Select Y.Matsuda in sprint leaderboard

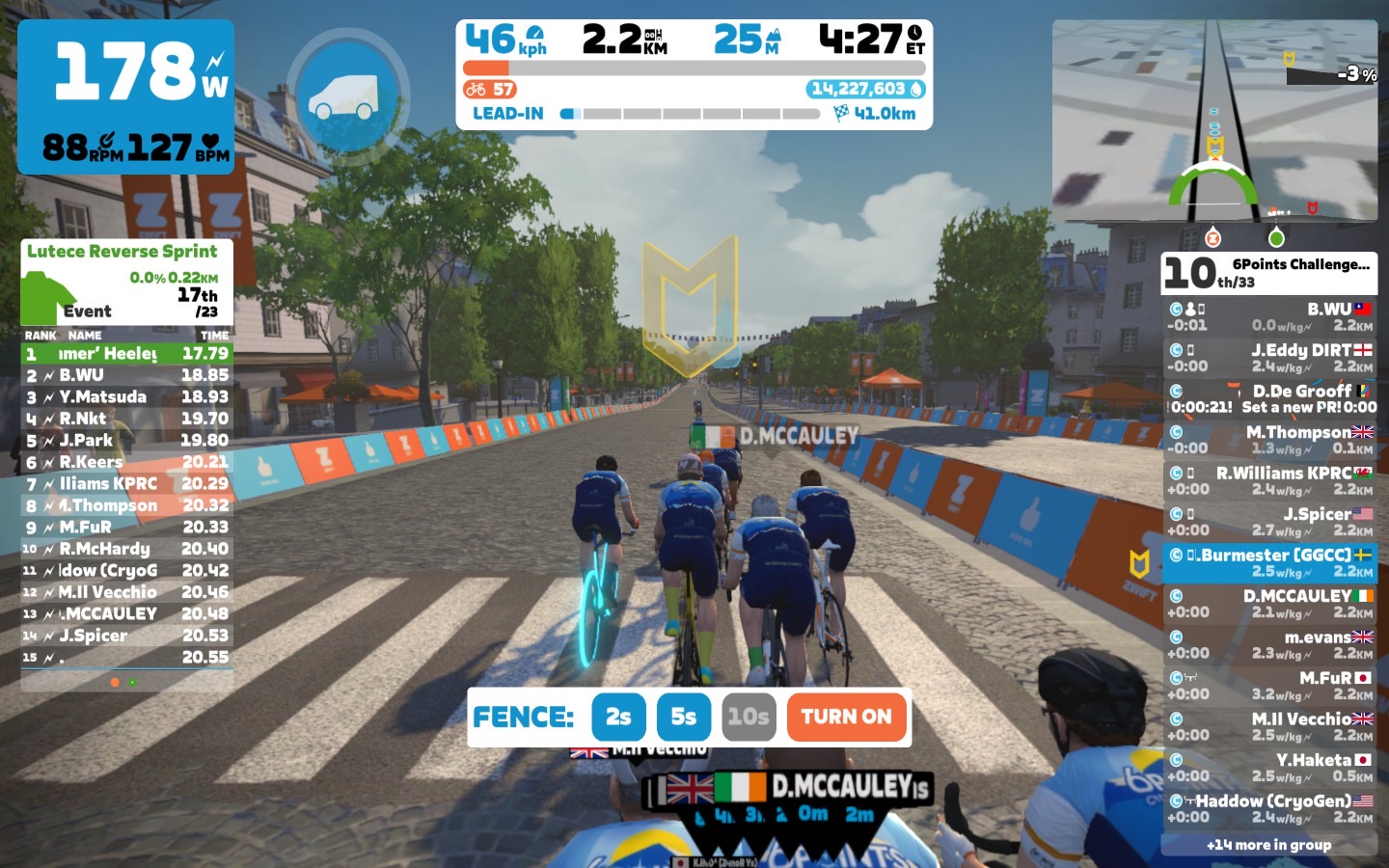pos(126,396)
